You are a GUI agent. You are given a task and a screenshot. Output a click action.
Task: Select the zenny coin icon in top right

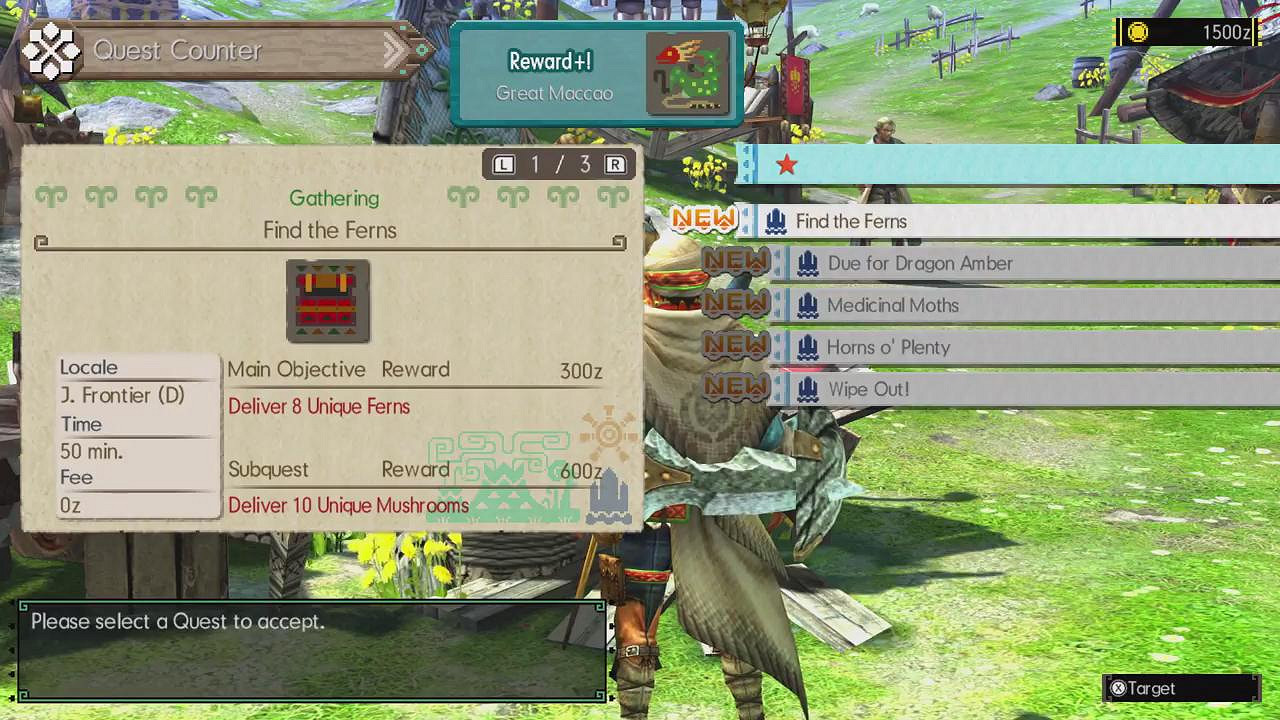click(1140, 32)
